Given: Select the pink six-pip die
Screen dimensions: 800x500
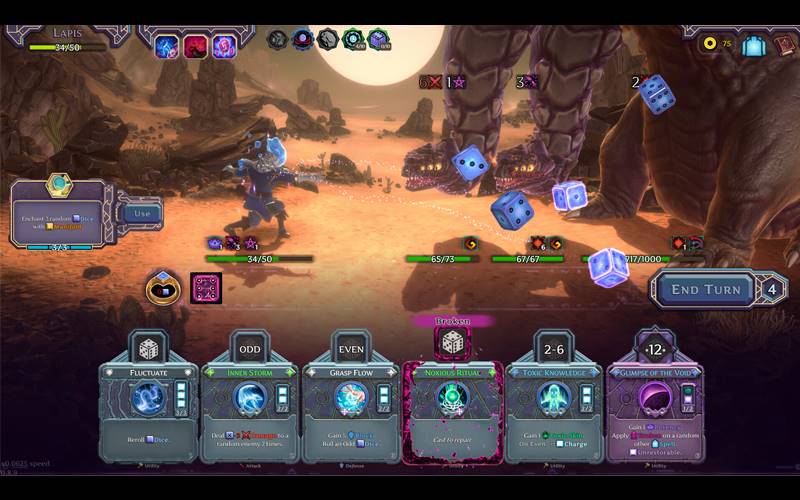Looking at the screenshot, I should [205, 288].
